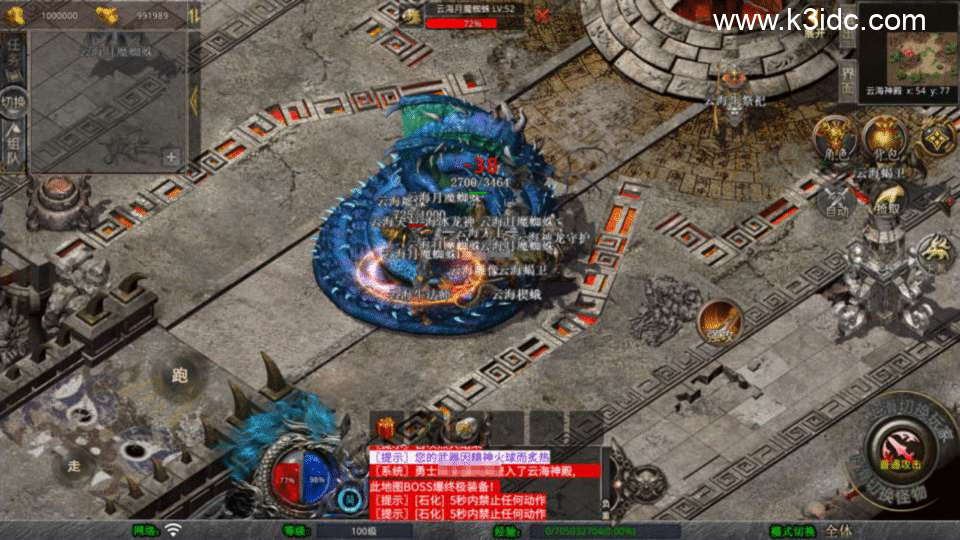Tap the golden claw skill icon
The height and width of the screenshot is (540, 960).
934,254
